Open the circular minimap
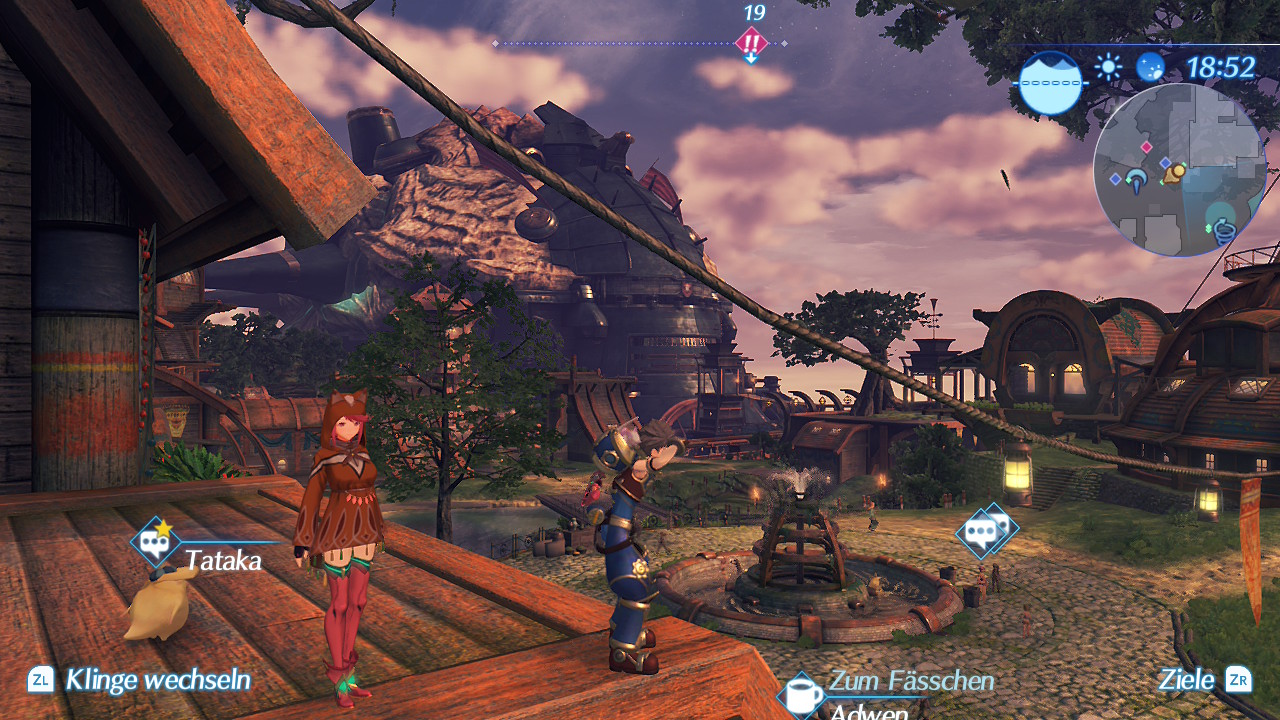The image size is (1280, 720). 1178,170
